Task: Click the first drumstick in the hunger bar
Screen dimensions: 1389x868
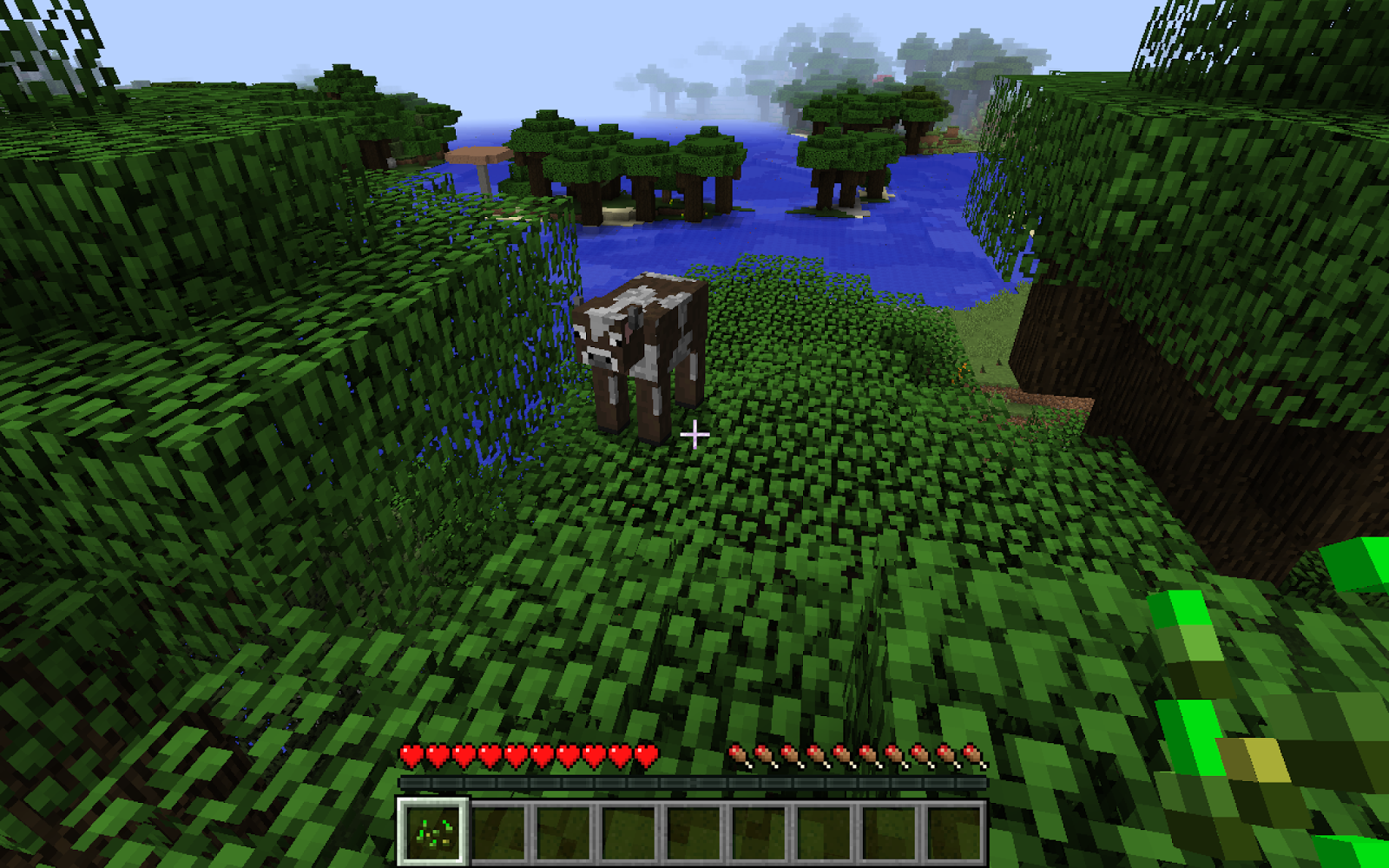Action: [x=737, y=755]
